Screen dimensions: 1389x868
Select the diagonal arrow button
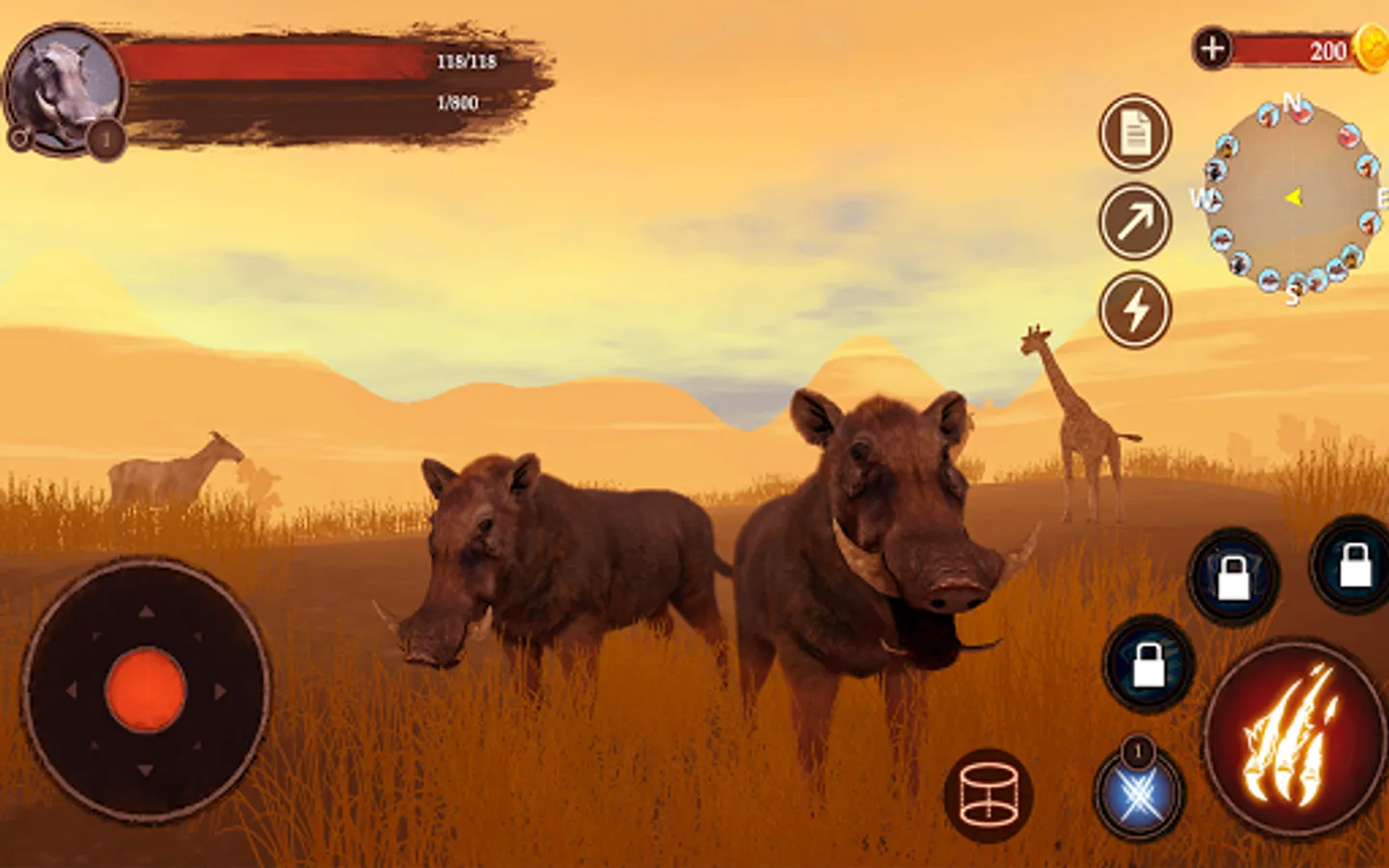1135,222
